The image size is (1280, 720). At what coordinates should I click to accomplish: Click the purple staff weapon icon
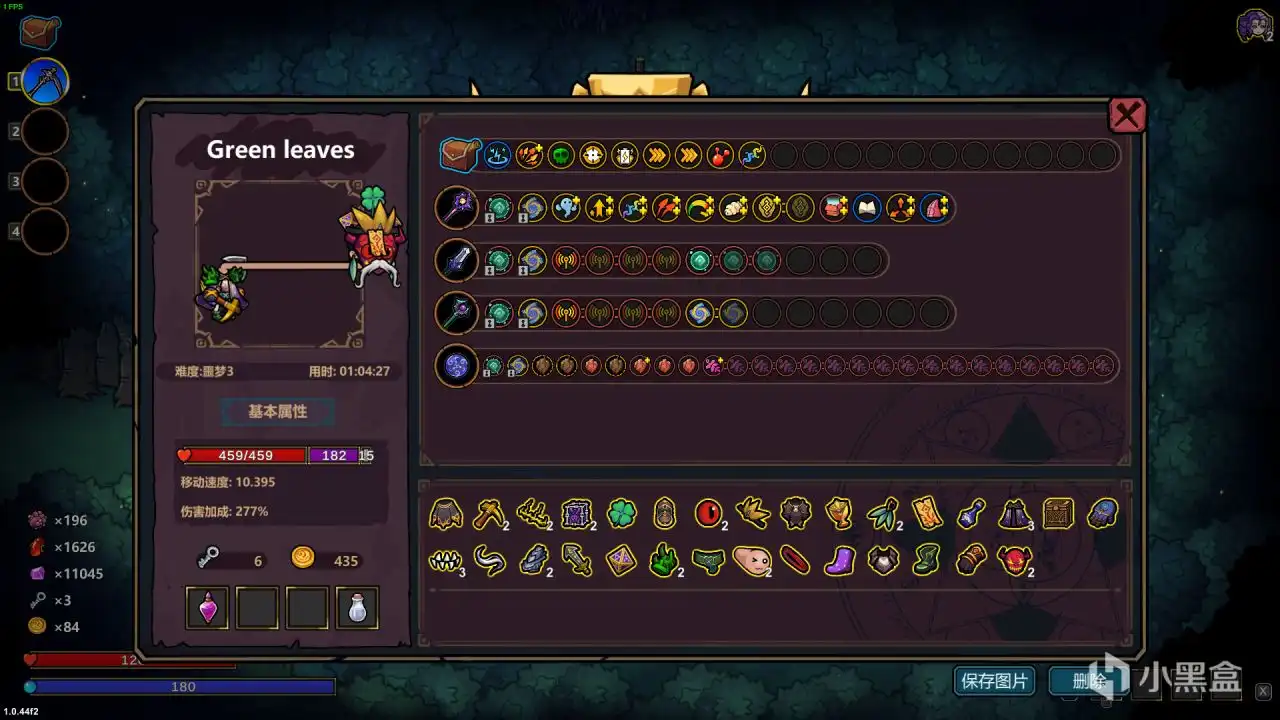tap(457, 207)
